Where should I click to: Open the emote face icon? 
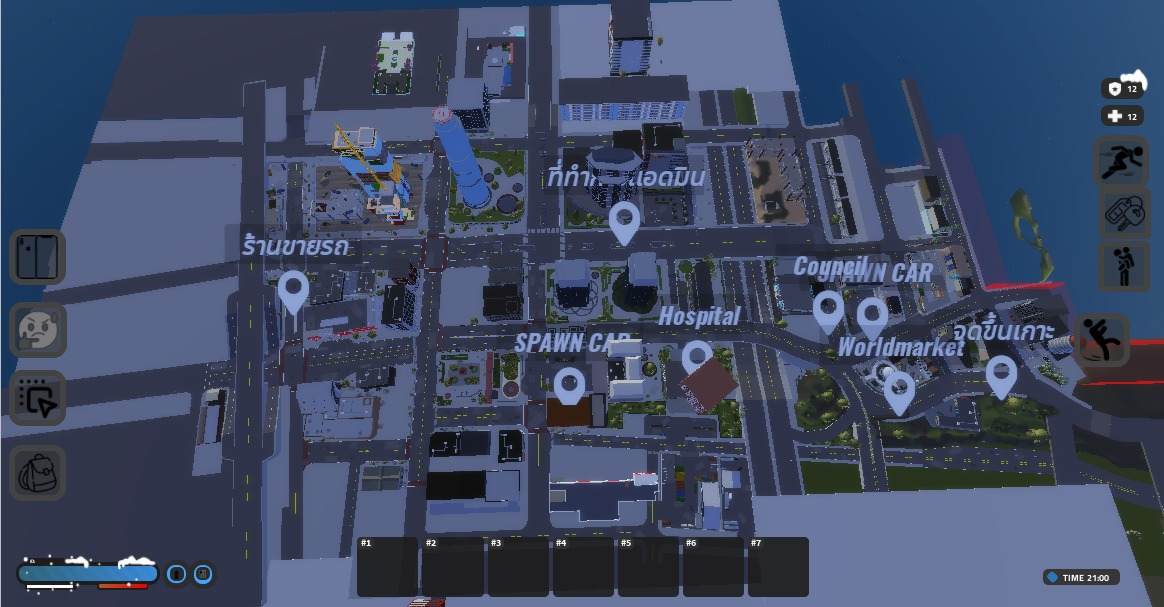[x=38, y=329]
